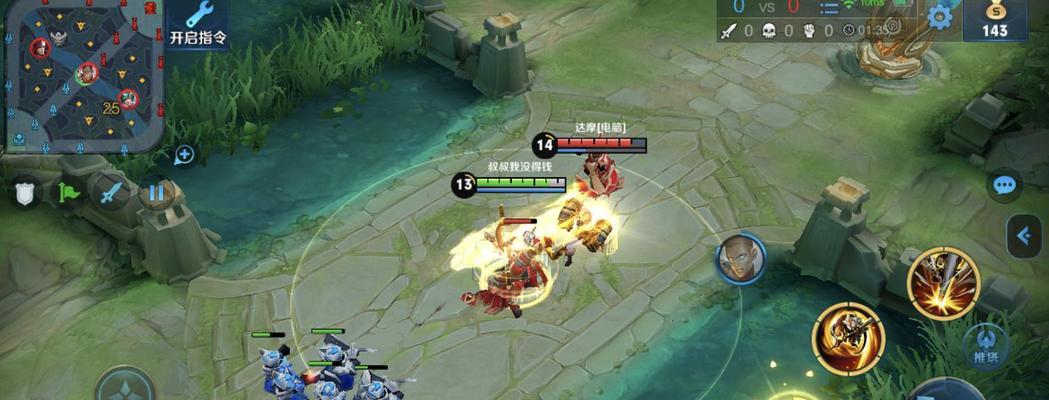The image size is (1049, 400).
Task: Activate the spear burst skill icon
Action: pos(943,283)
